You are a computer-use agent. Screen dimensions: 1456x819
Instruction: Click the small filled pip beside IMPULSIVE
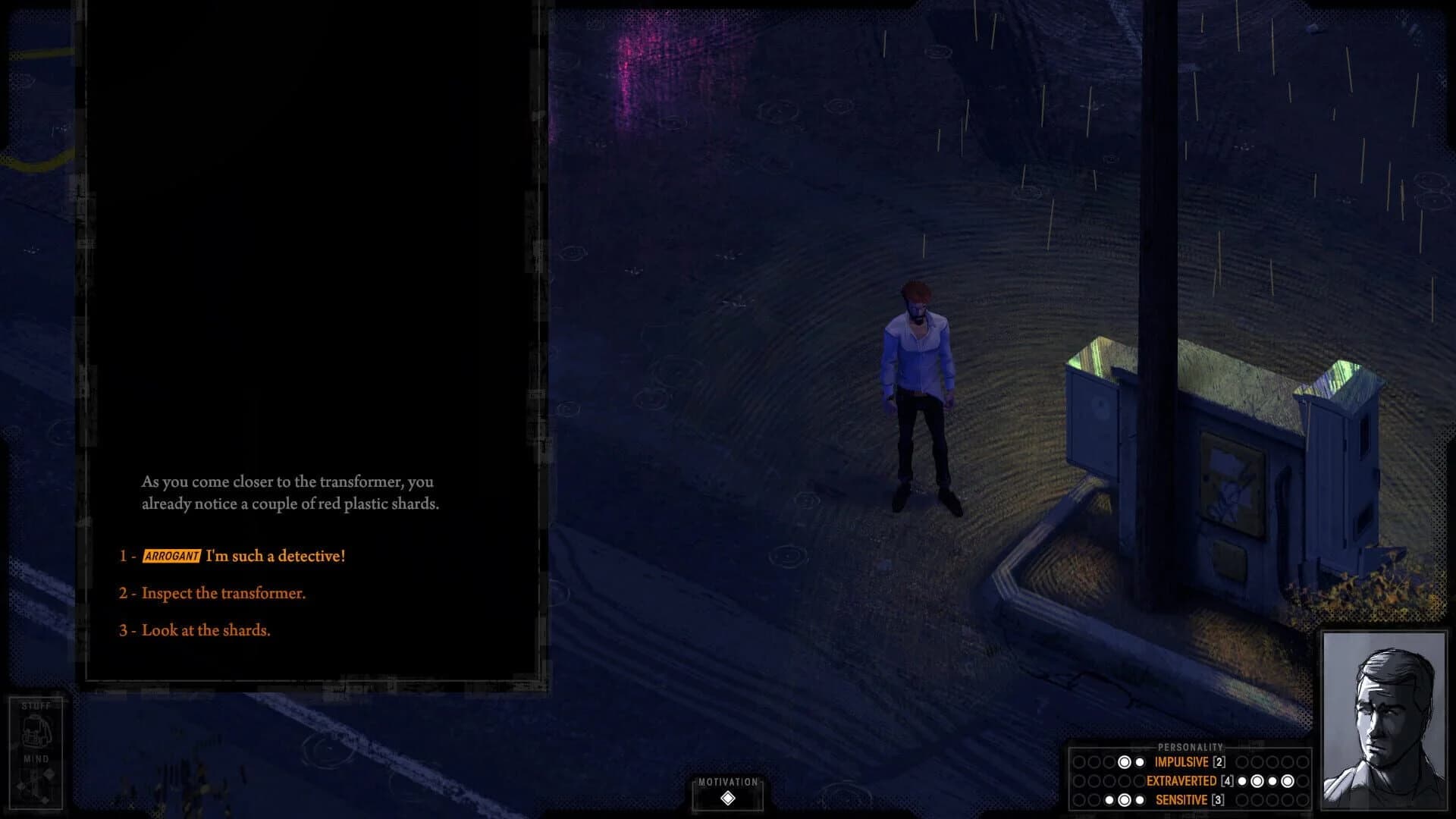1139,762
